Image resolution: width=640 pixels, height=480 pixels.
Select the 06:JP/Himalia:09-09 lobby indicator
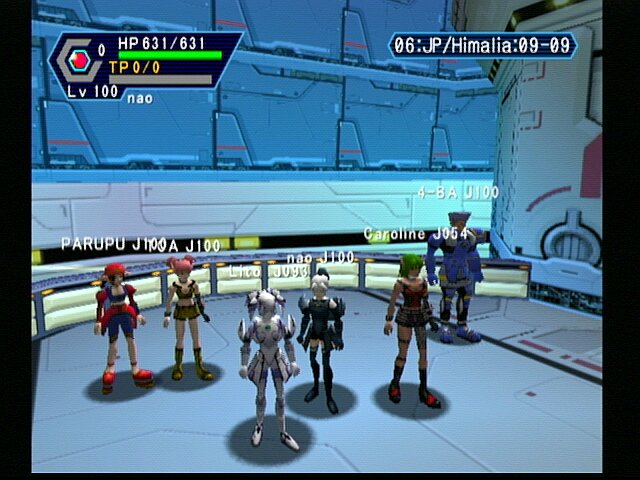484,45
